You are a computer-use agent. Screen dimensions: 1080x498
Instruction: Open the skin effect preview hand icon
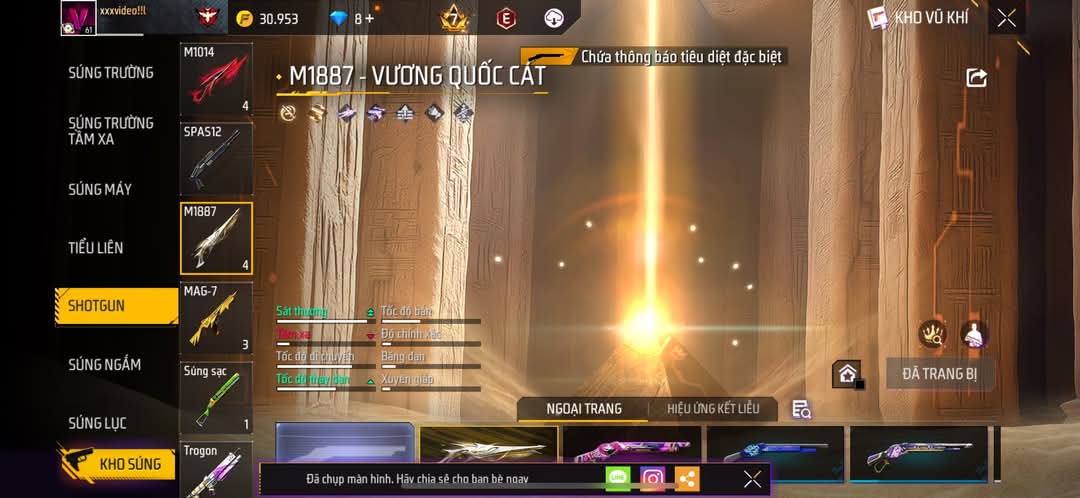pyautogui.click(x=933, y=335)
